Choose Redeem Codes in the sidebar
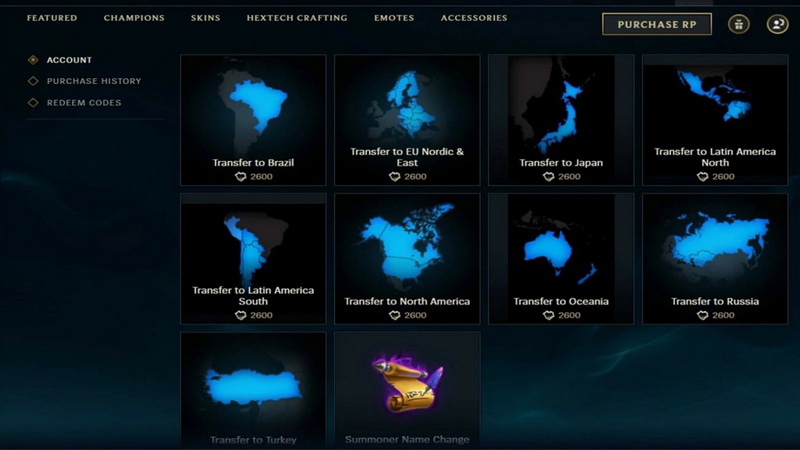This screenshot has width=800, height=450. (83, 103)
